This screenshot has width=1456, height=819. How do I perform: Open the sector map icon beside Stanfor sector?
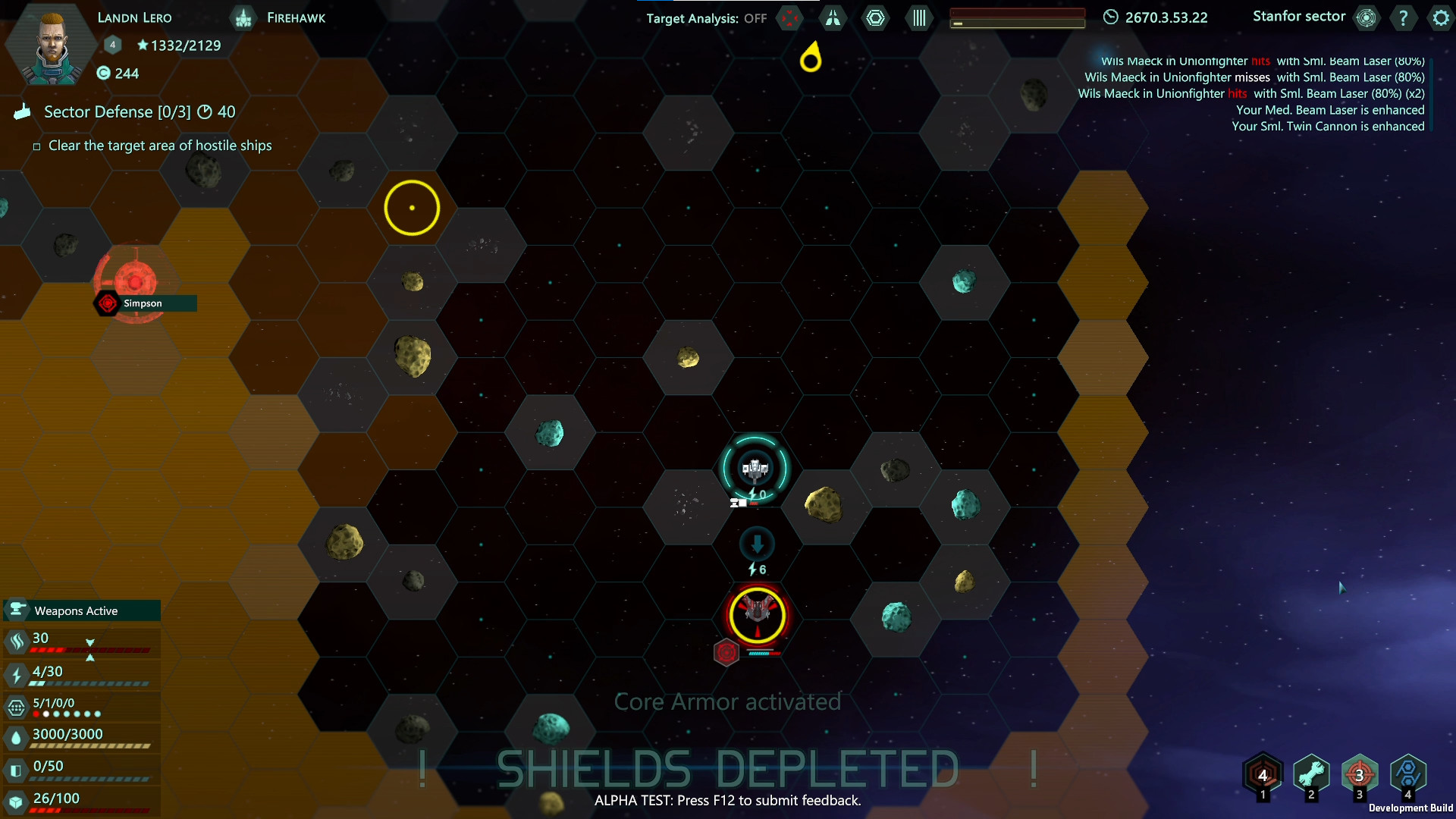(1366, 18)
